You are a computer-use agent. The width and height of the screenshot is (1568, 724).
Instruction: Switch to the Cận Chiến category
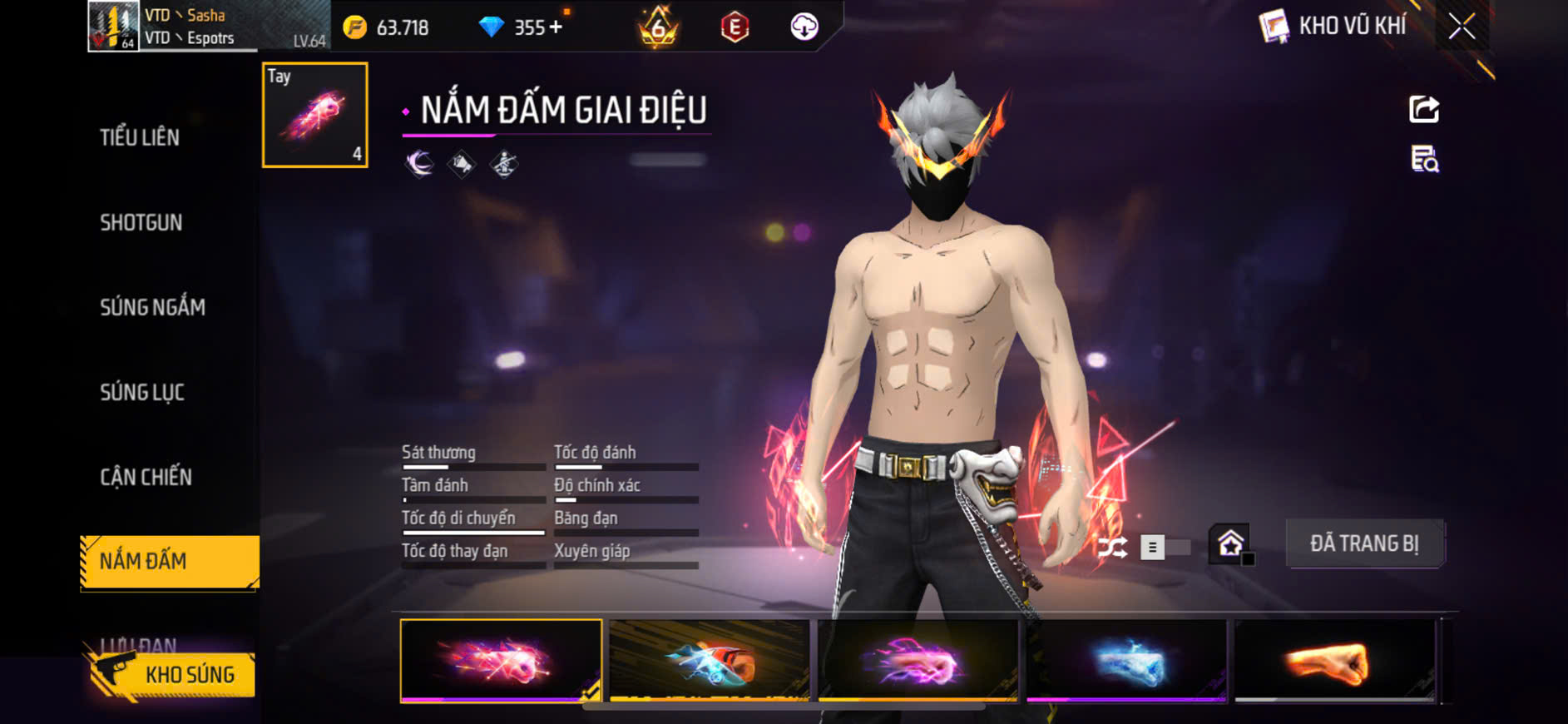pos(146,477)
